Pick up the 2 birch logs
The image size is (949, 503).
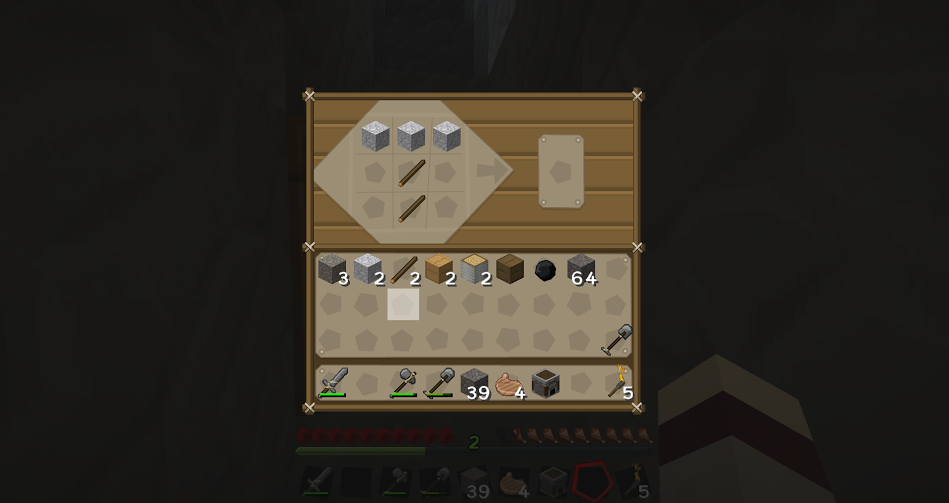point(475,269)
